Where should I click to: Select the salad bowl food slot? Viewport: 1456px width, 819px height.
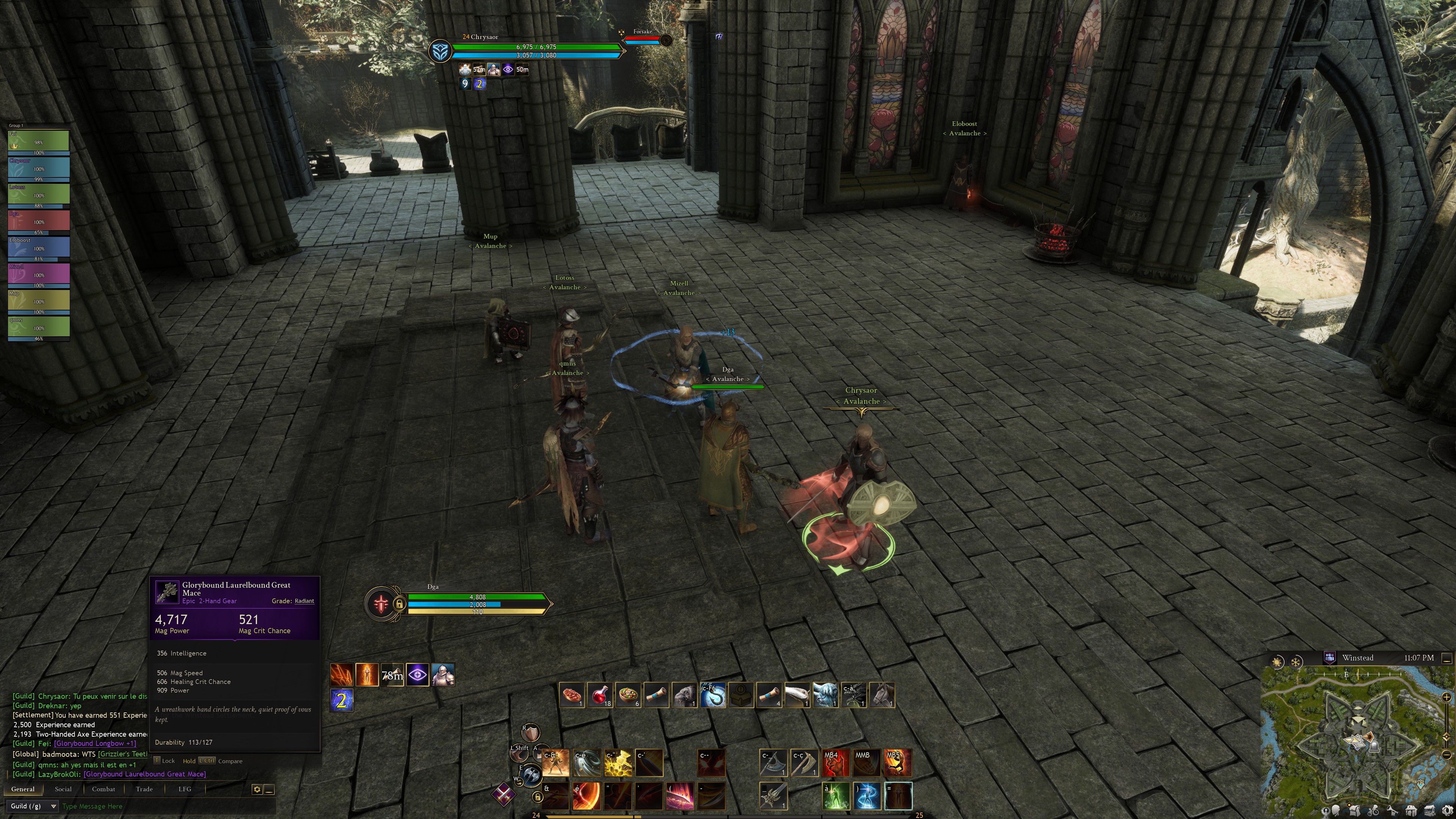tap(629, 695)
